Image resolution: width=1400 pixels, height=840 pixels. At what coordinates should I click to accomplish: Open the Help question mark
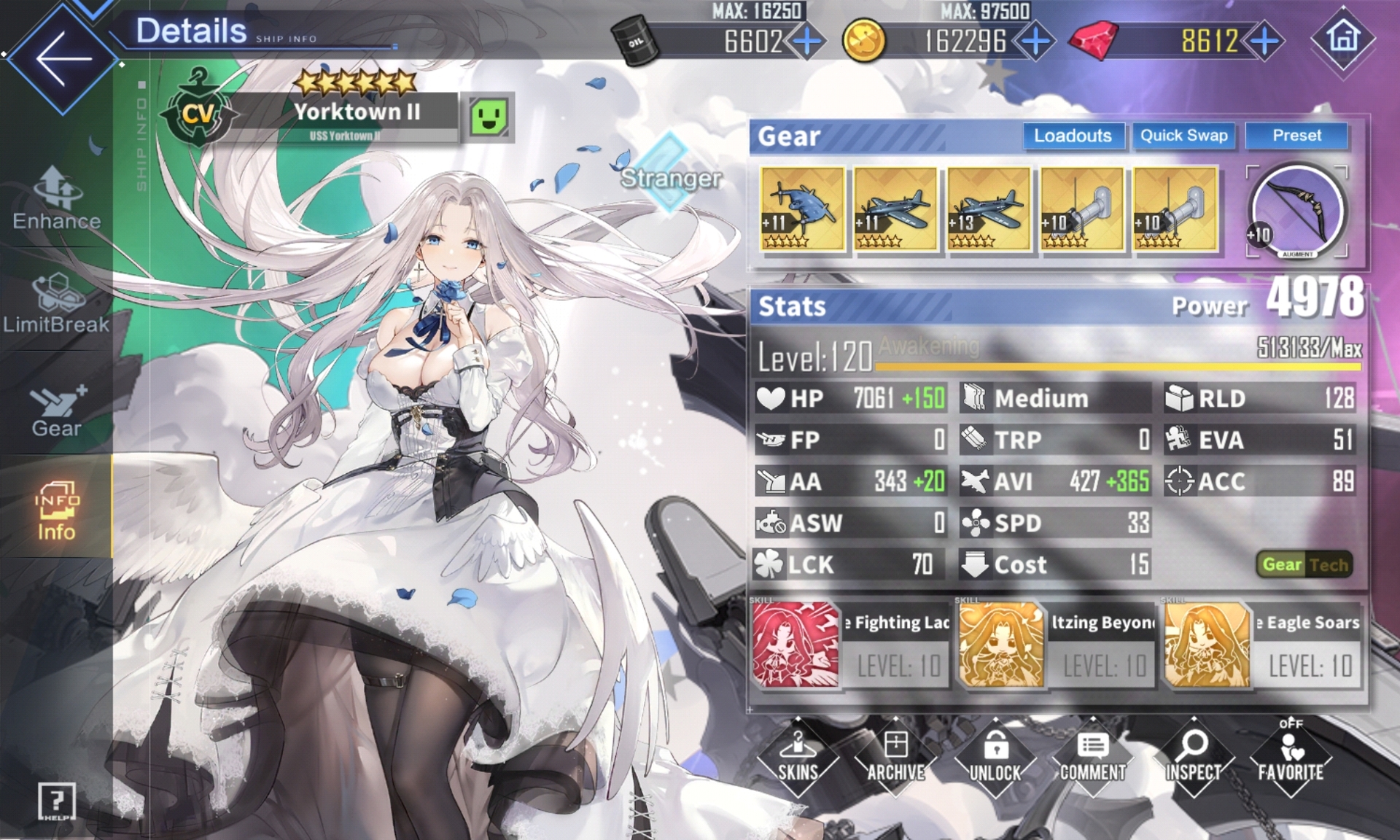point(56,802)
